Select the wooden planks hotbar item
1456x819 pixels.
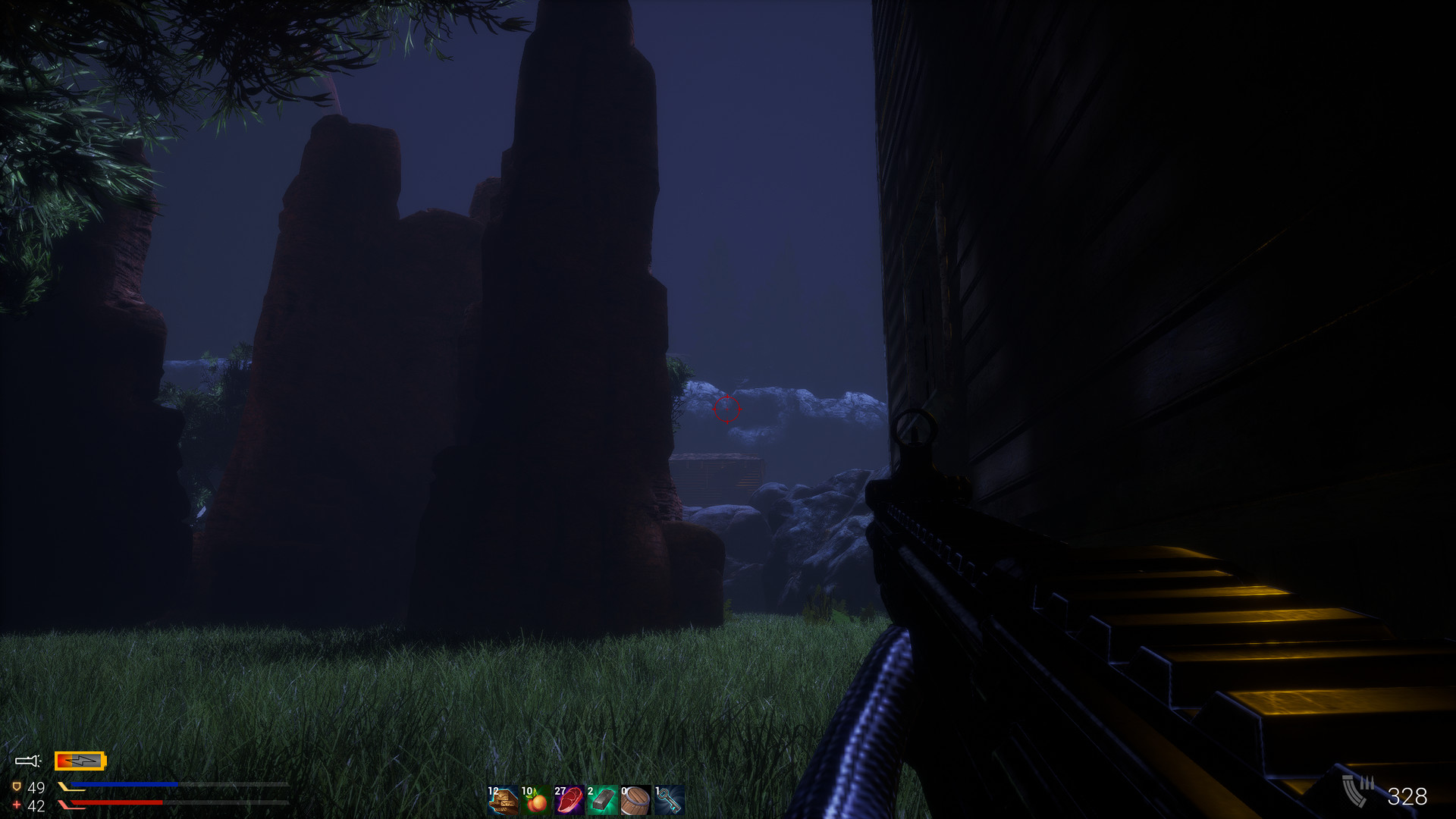coord(504,799)
